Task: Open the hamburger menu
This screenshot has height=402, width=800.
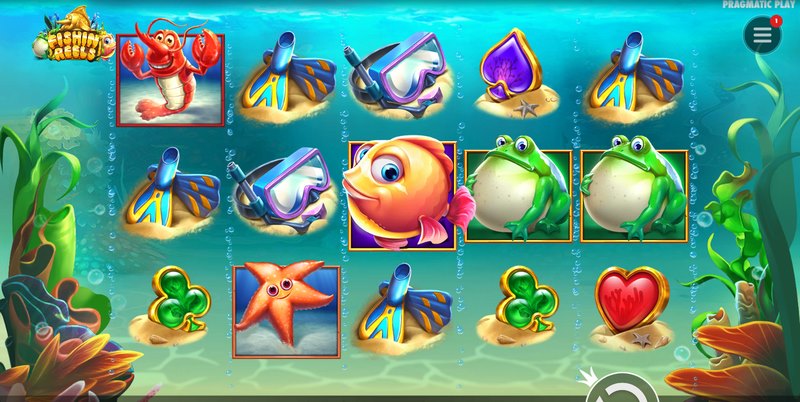Action: [762, 36]
